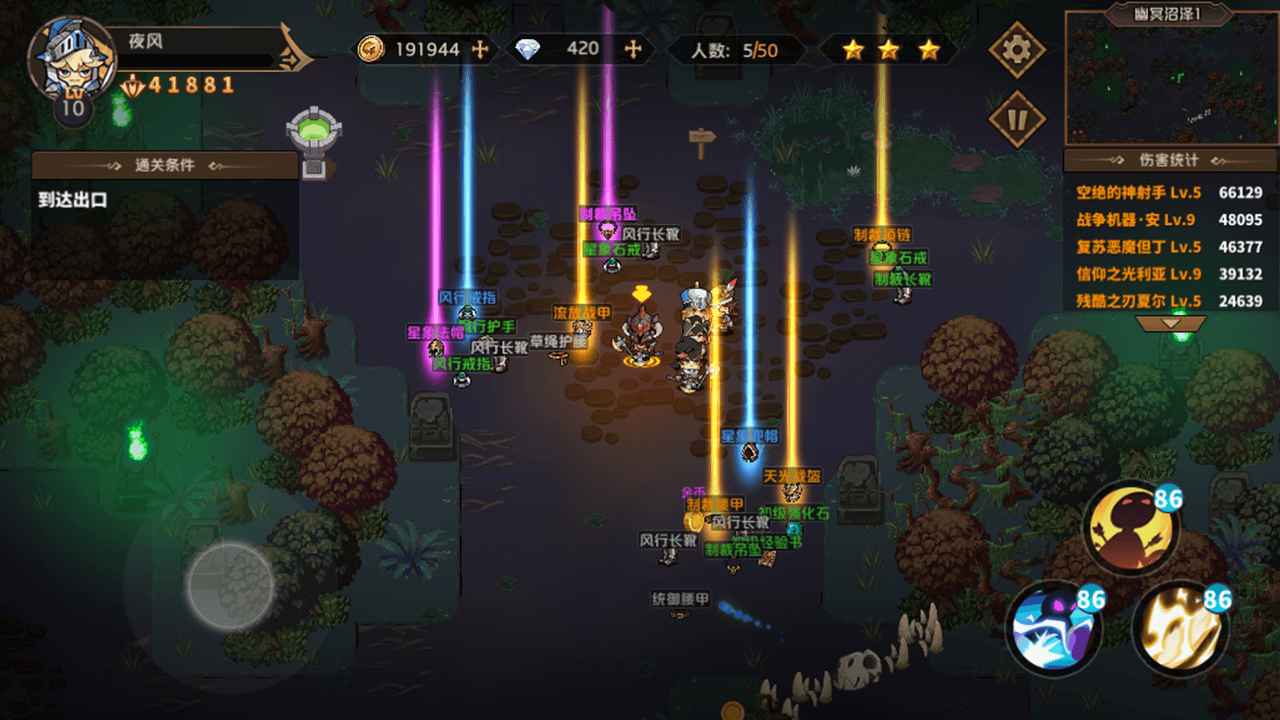Image resolution: width=1280 pixels, height=720 pixels.
Task: Select 战争机器·安 row in damage stats
Action: tap(1169, 220)
